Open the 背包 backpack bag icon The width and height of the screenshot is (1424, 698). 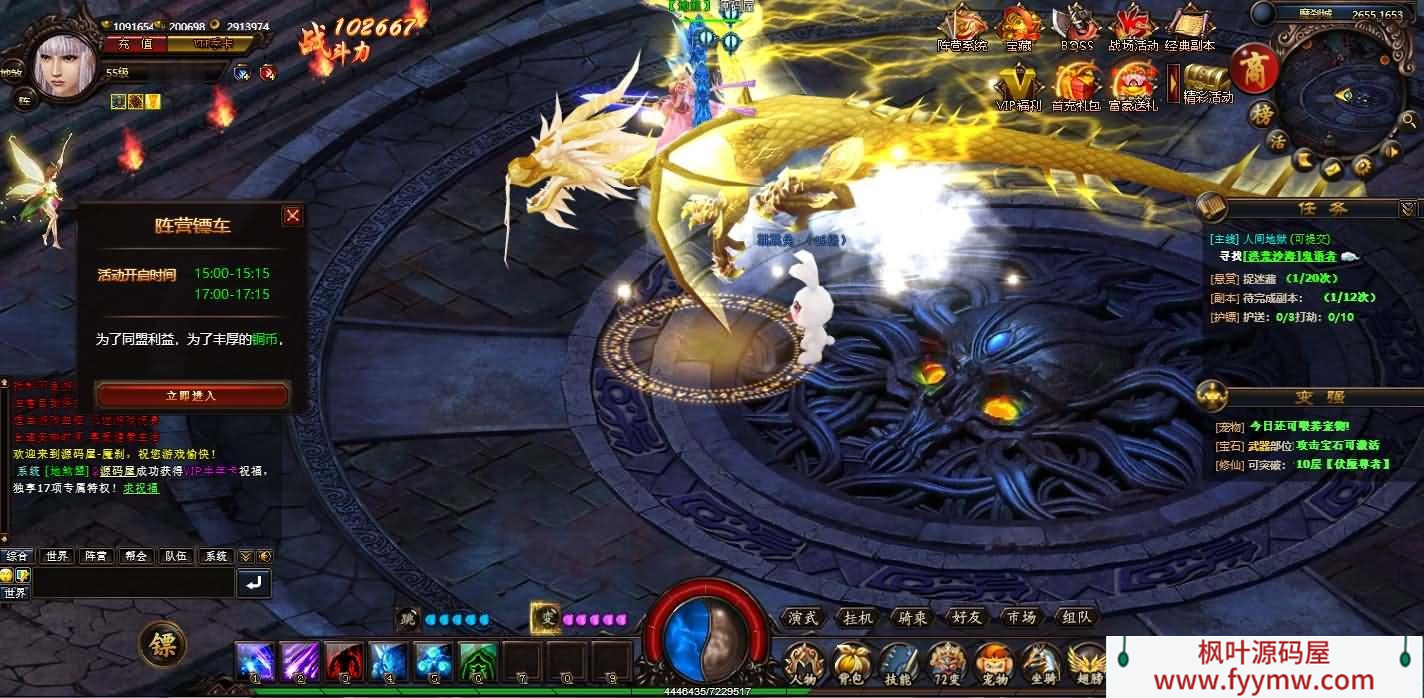point(853,661)
